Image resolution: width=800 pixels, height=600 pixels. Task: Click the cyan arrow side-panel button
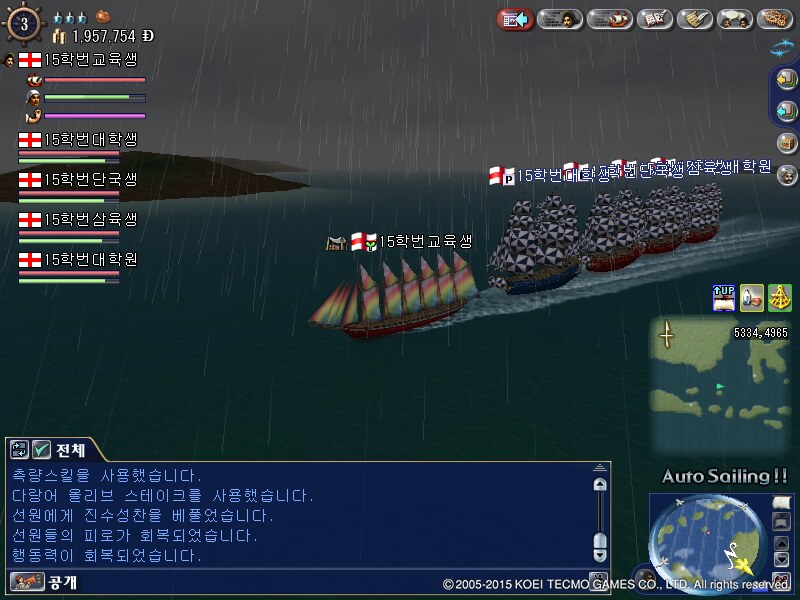[x=786, y=111]
